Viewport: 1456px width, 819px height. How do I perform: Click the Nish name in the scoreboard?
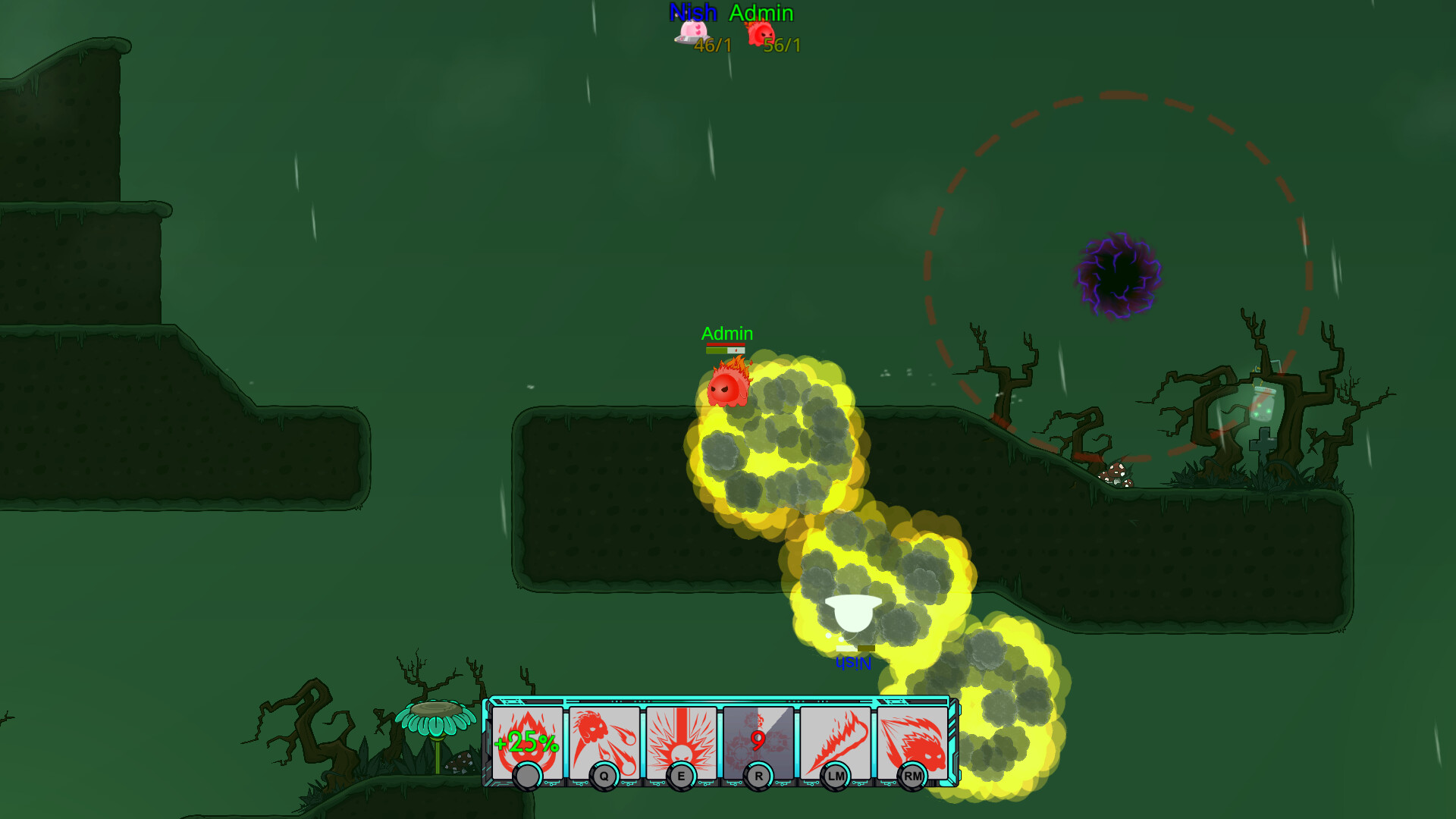click(x=692, y=12)
